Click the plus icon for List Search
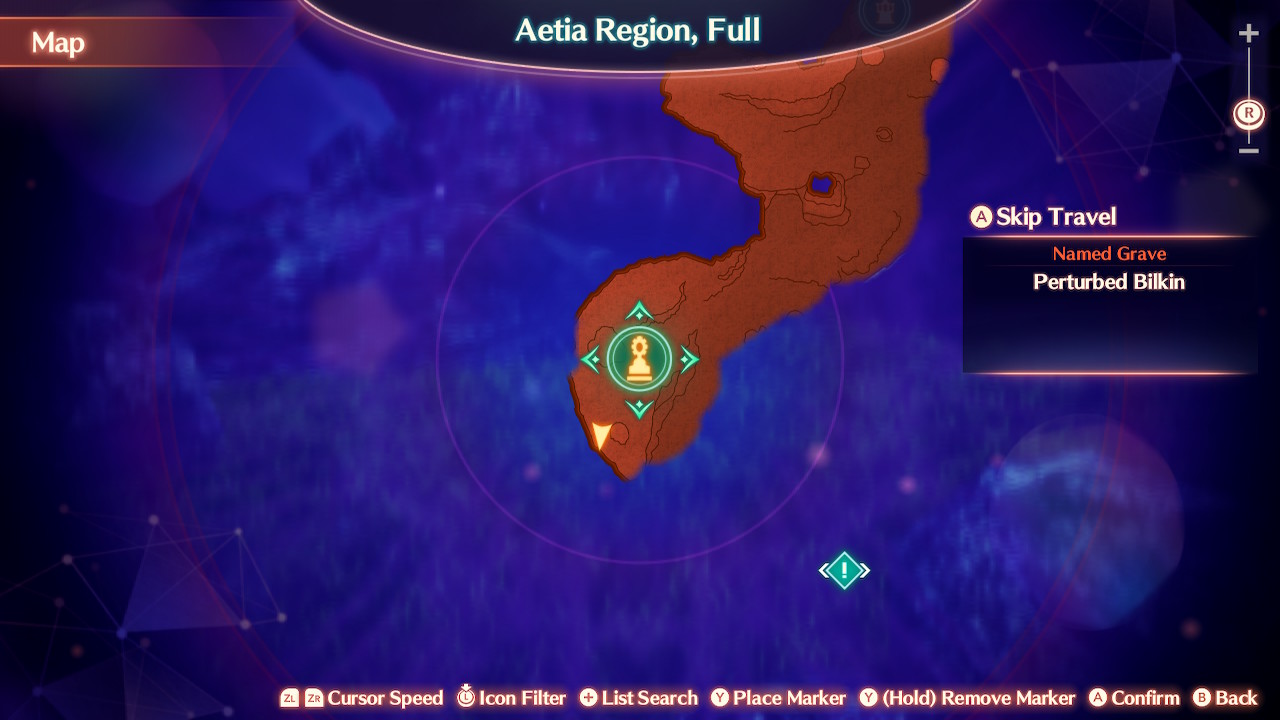This screenshot has width=1280, height=720. coord(592,698)
